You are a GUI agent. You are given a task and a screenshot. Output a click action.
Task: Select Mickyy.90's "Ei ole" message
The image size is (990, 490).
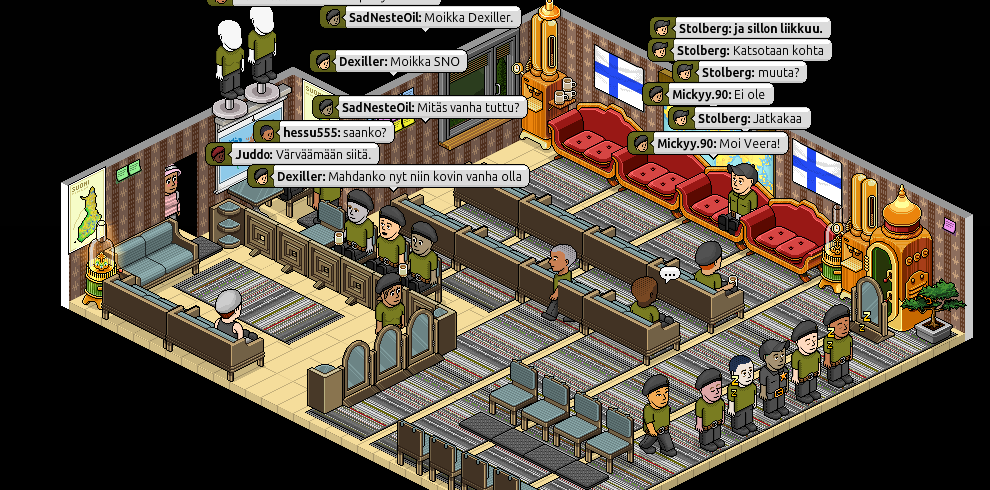click(708, 95)
